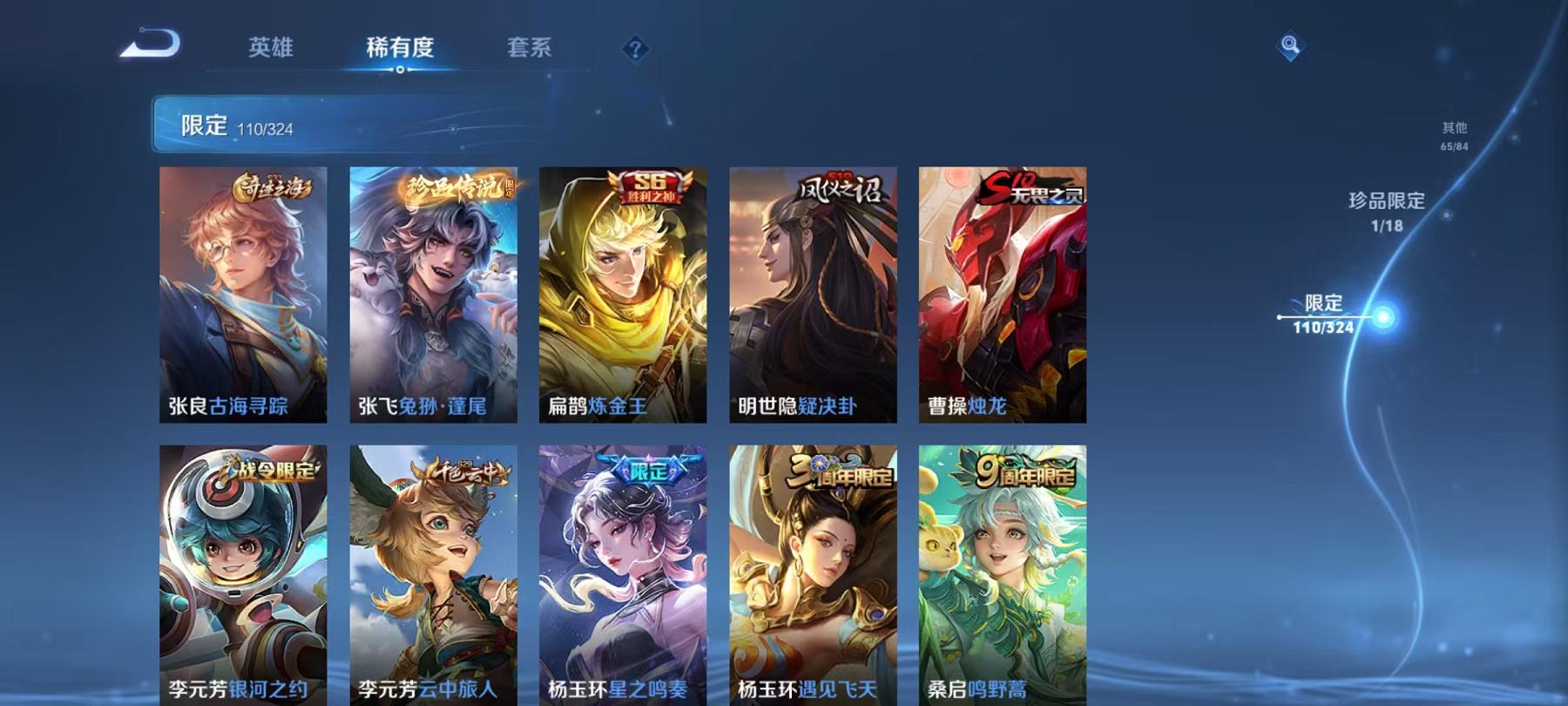Image resolution: width=1568 pixels, height=706 pixels.
Task: Click the help question mark beside the tabs
Action: pos(635,48)
